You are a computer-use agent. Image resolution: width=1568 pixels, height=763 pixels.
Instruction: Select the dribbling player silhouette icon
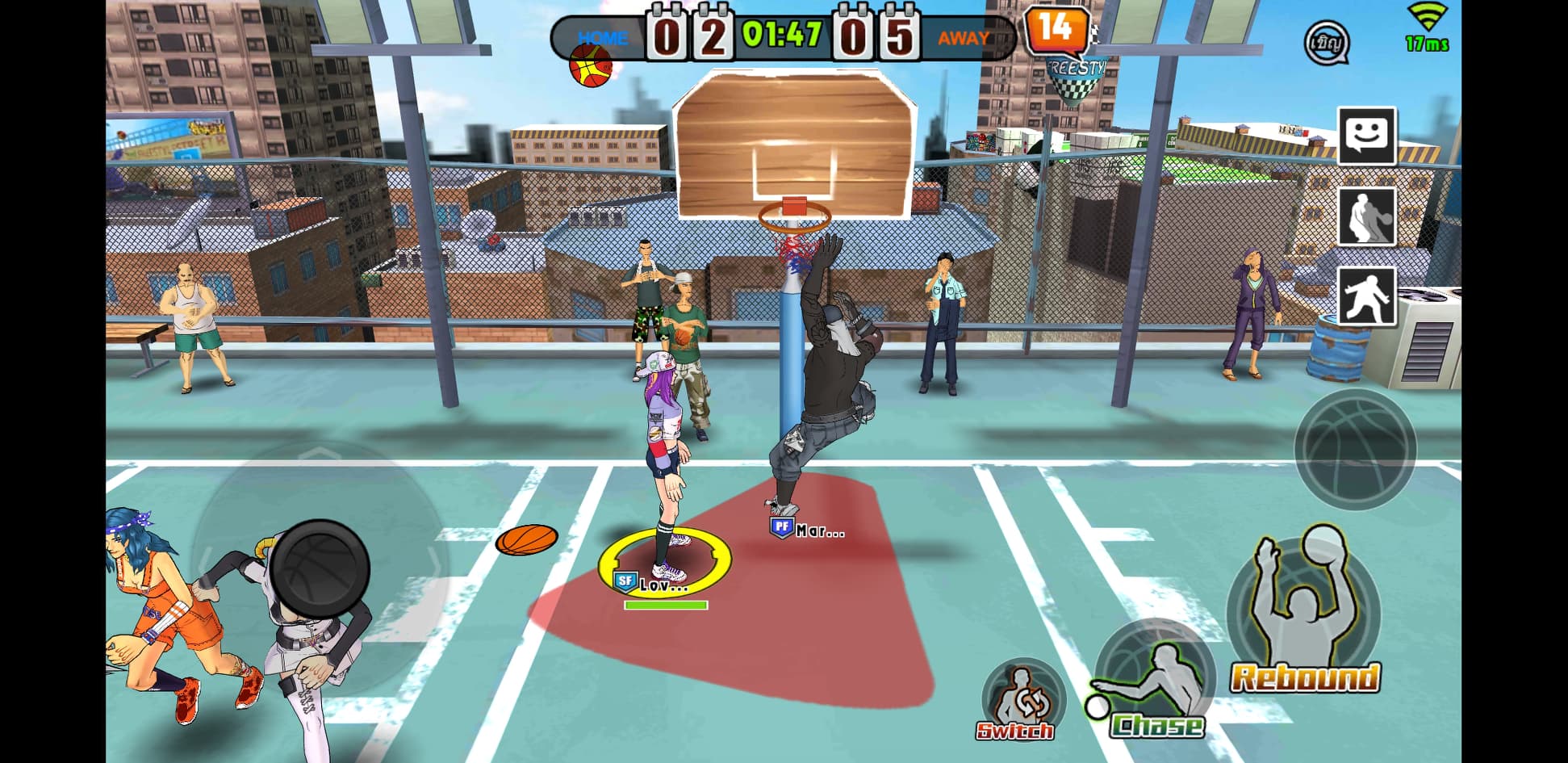pos(1366,216)
